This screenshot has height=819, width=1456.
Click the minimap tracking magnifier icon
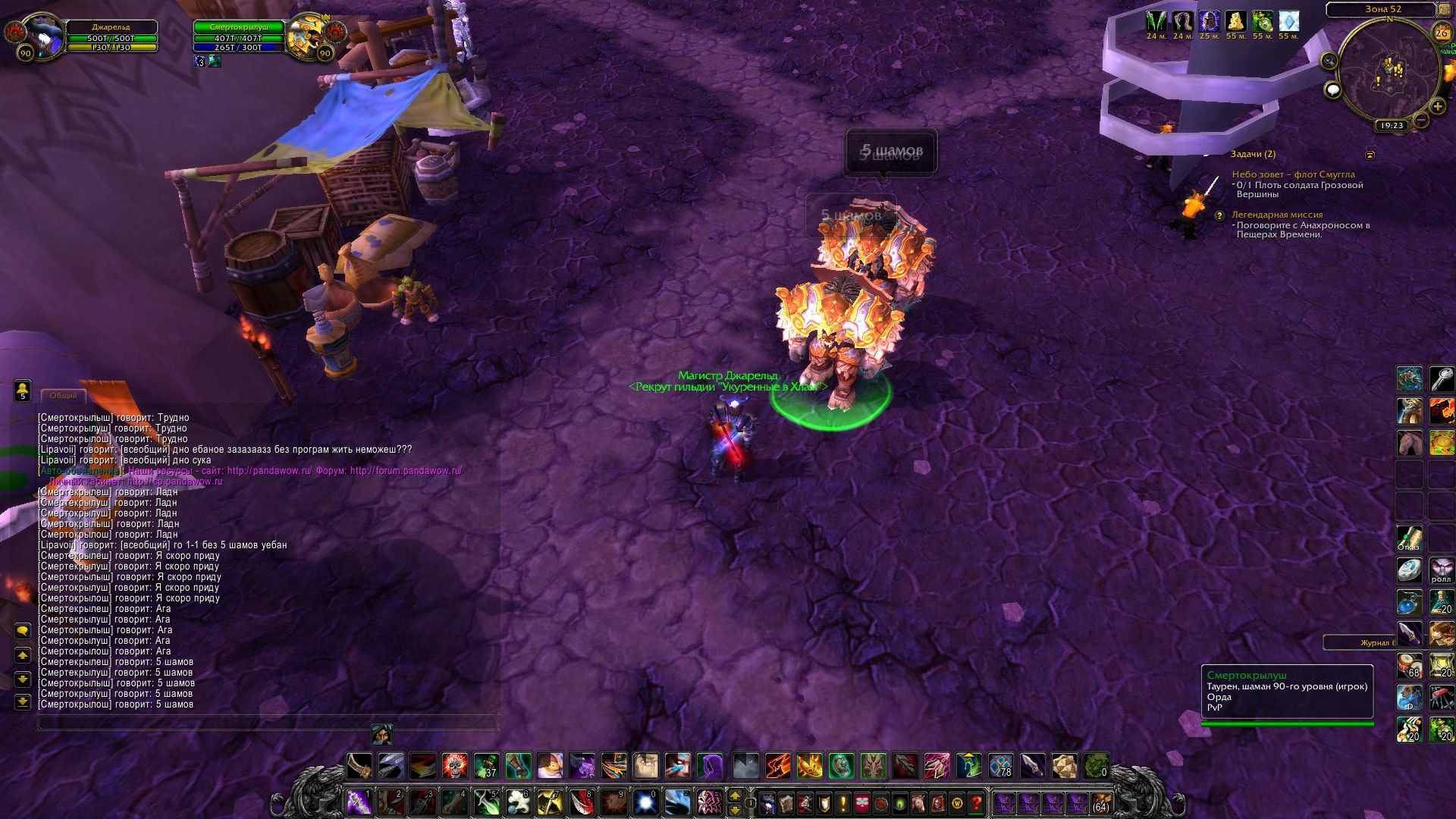tap(1329, 61)
